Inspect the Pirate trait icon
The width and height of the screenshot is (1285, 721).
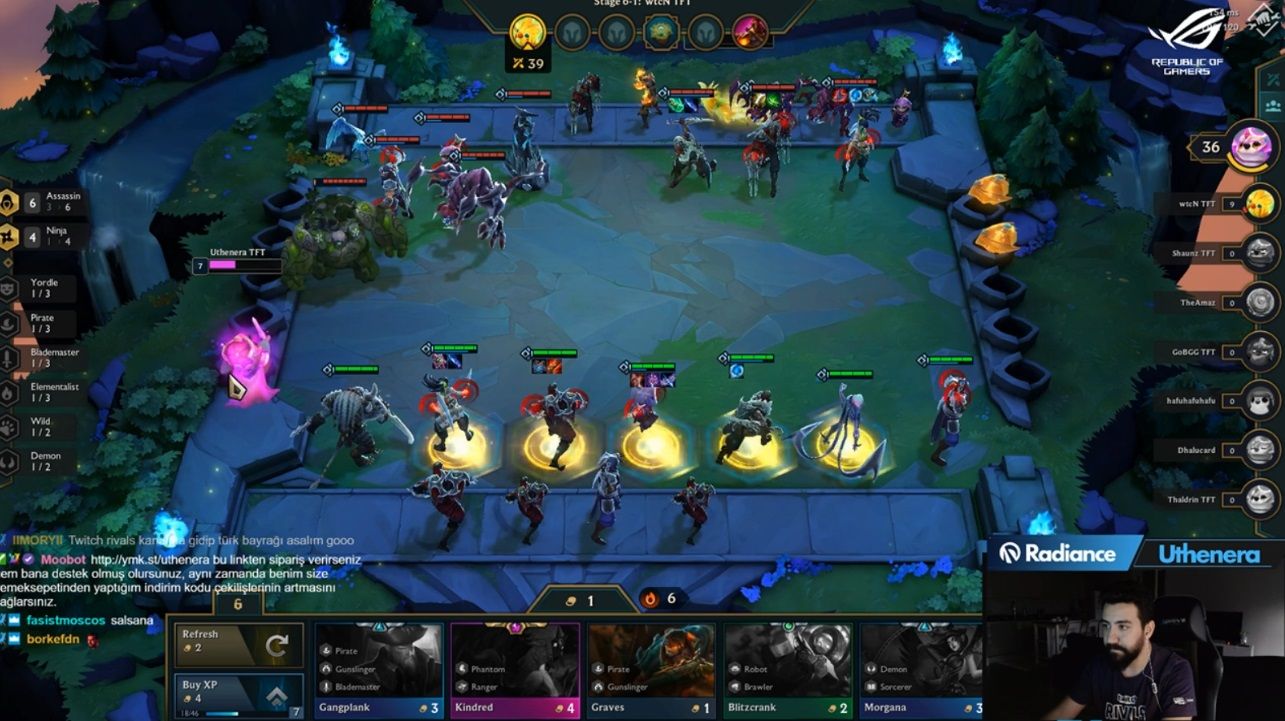click(9, 322)
